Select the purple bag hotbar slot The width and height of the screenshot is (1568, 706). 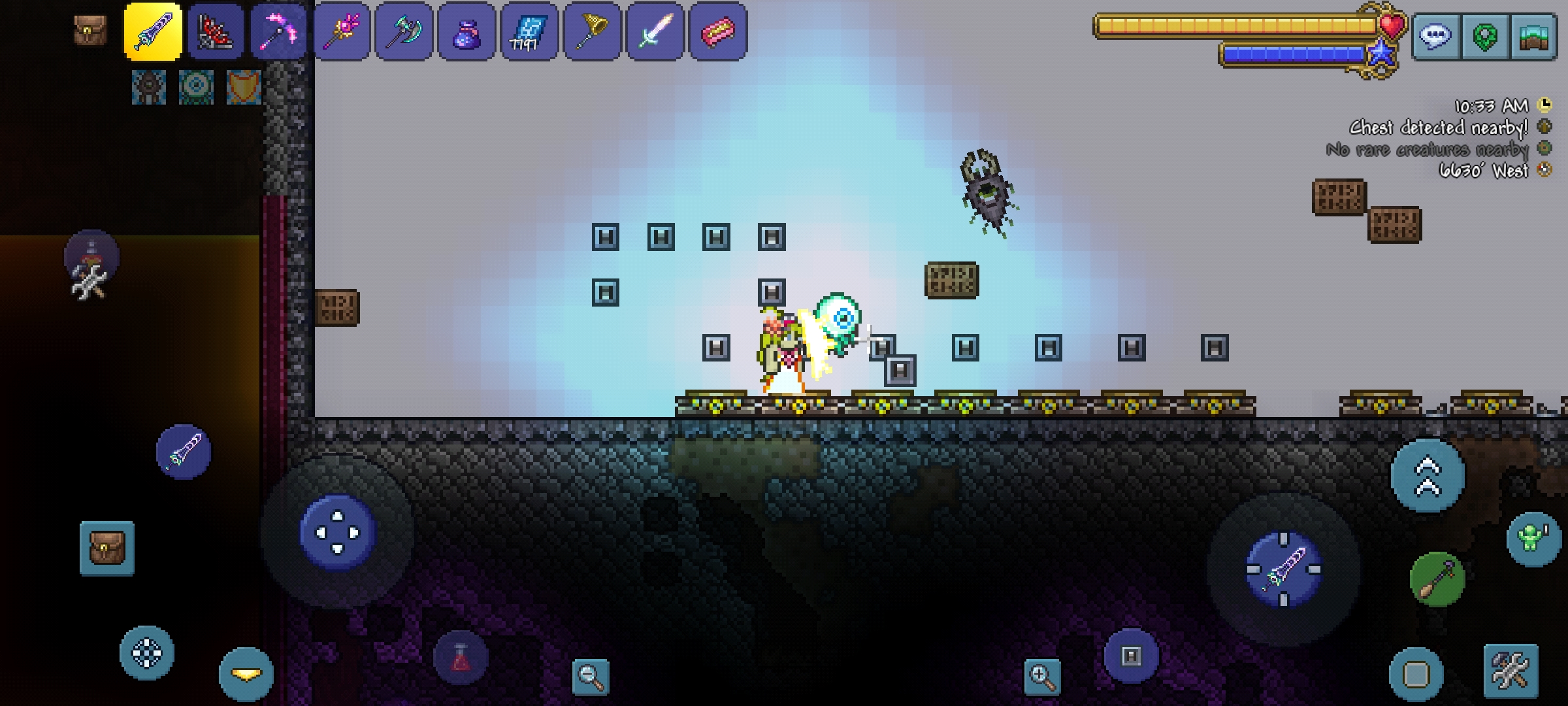pos(466,31)
